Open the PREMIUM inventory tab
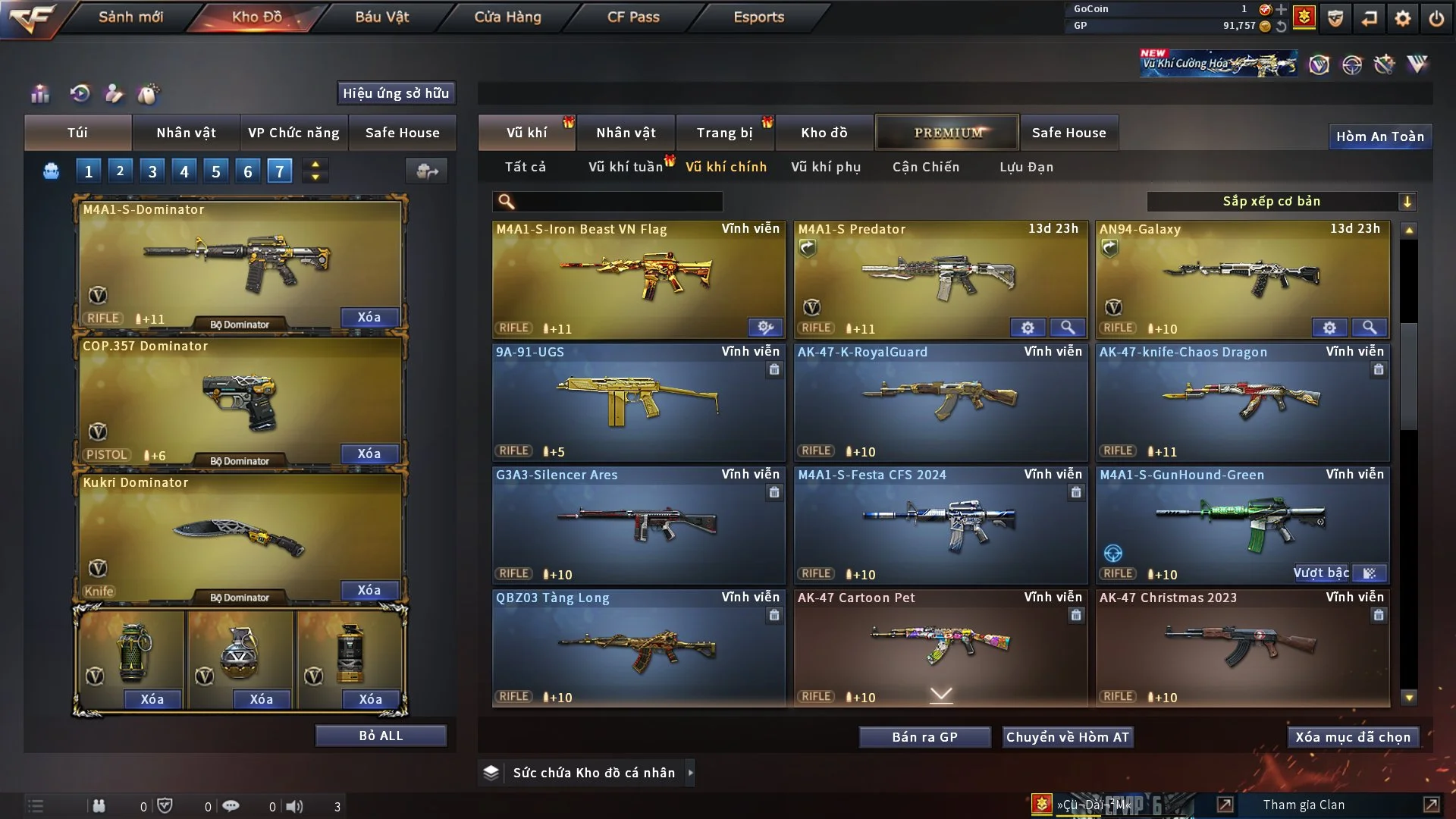Image resolution: width=1456 pixels, height=819 pixels. tap(947, 133)
